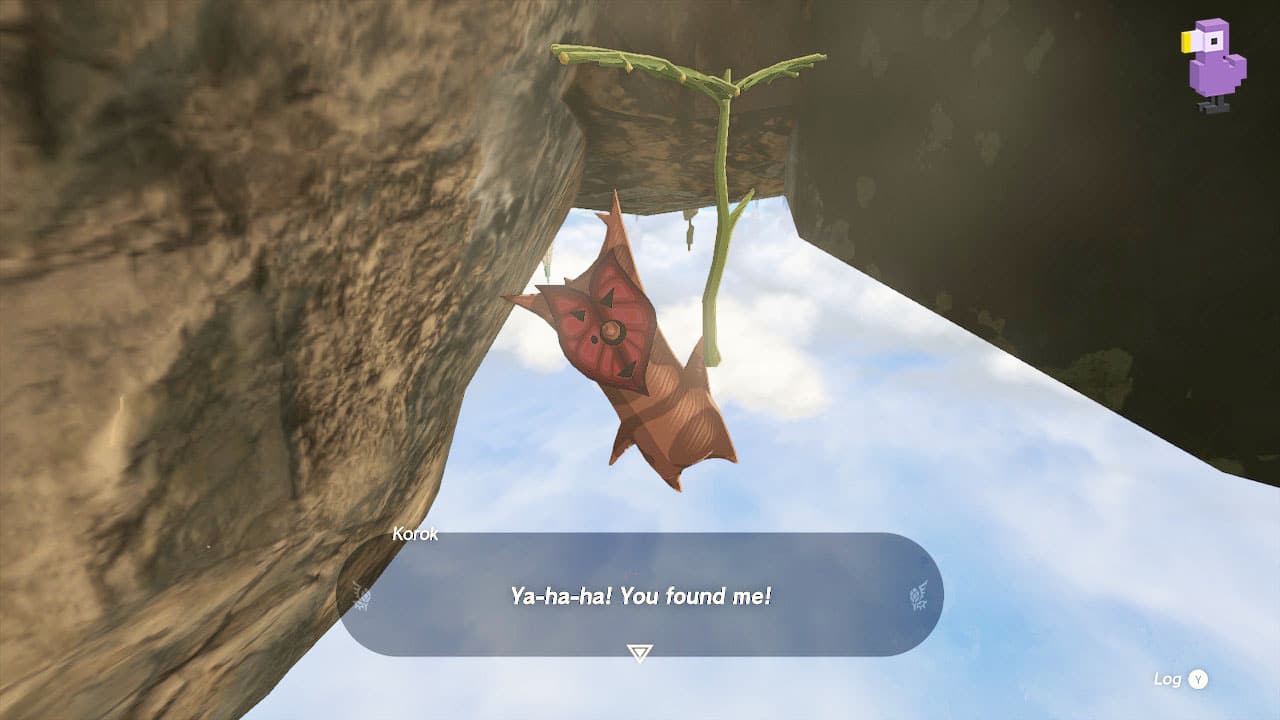Select the yellow beak of the pixel bird

(1185, 40)
